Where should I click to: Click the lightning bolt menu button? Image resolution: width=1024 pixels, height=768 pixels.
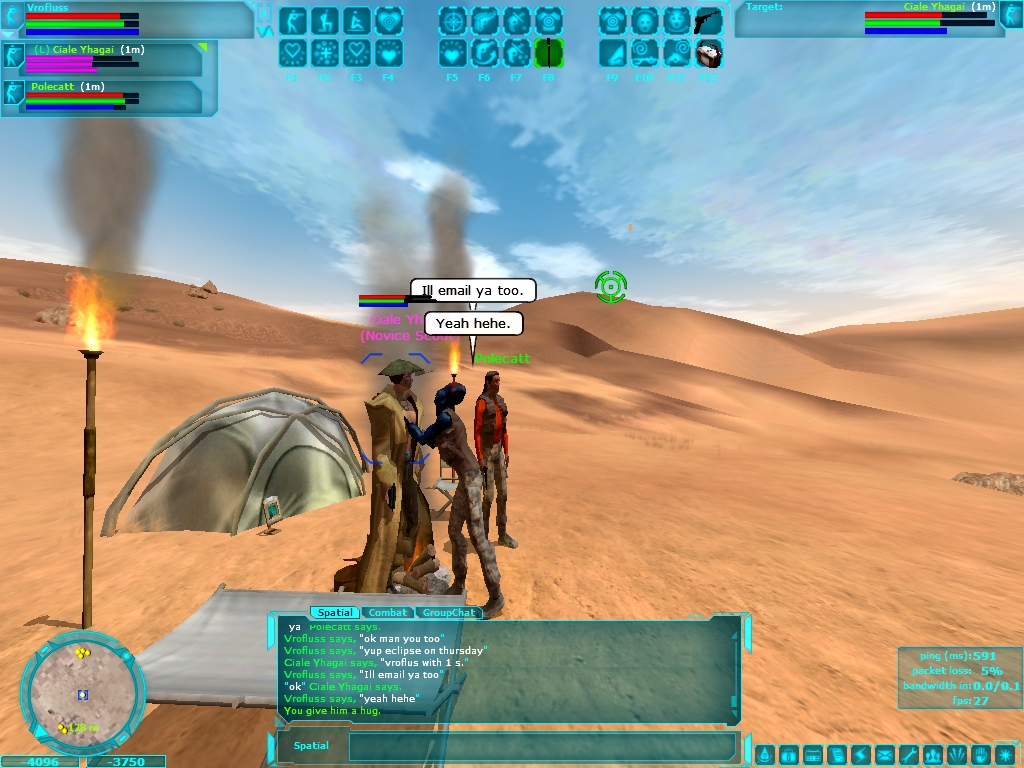861,754
